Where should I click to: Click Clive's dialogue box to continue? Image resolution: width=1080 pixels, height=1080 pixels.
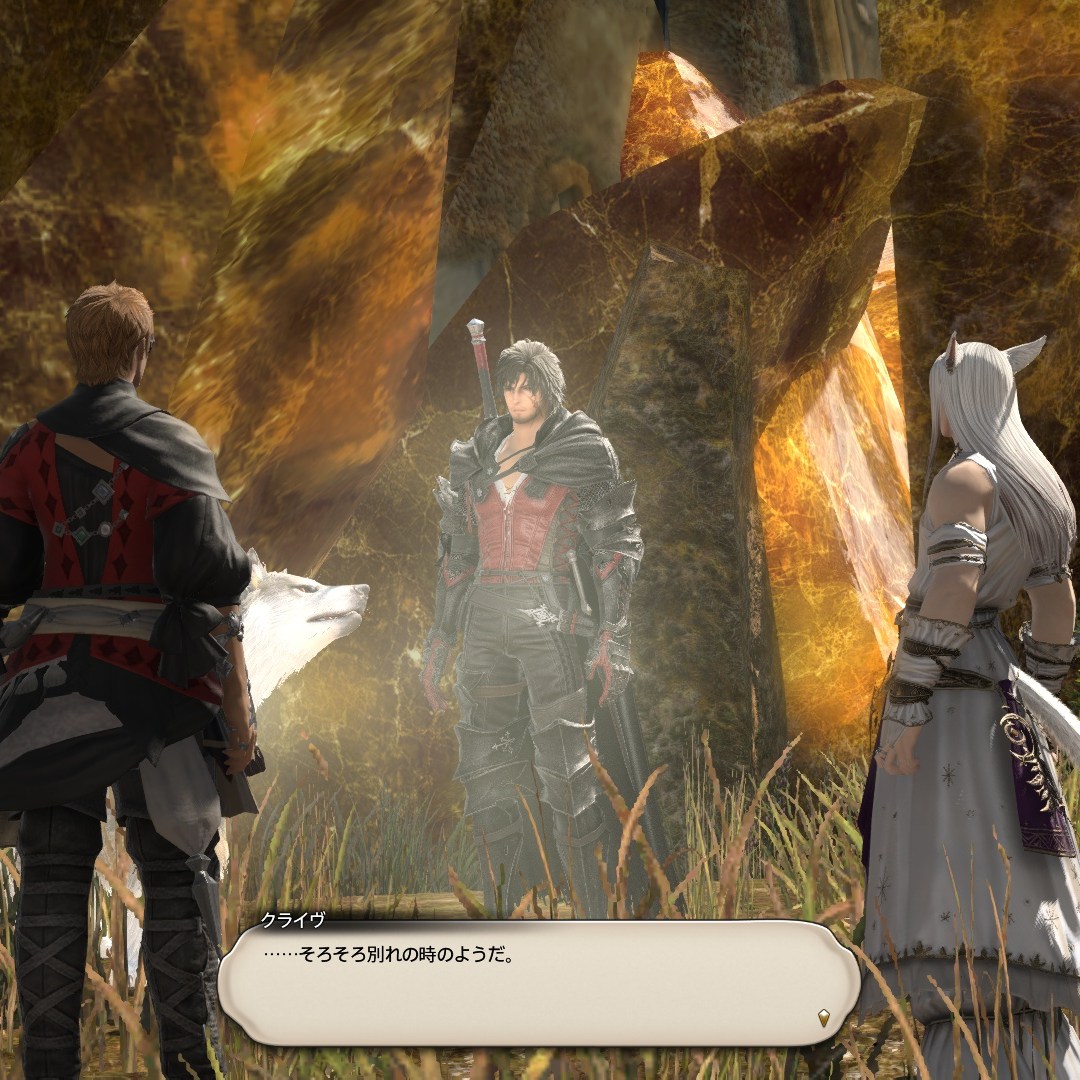pyautogui.click(x=540, y=982)
